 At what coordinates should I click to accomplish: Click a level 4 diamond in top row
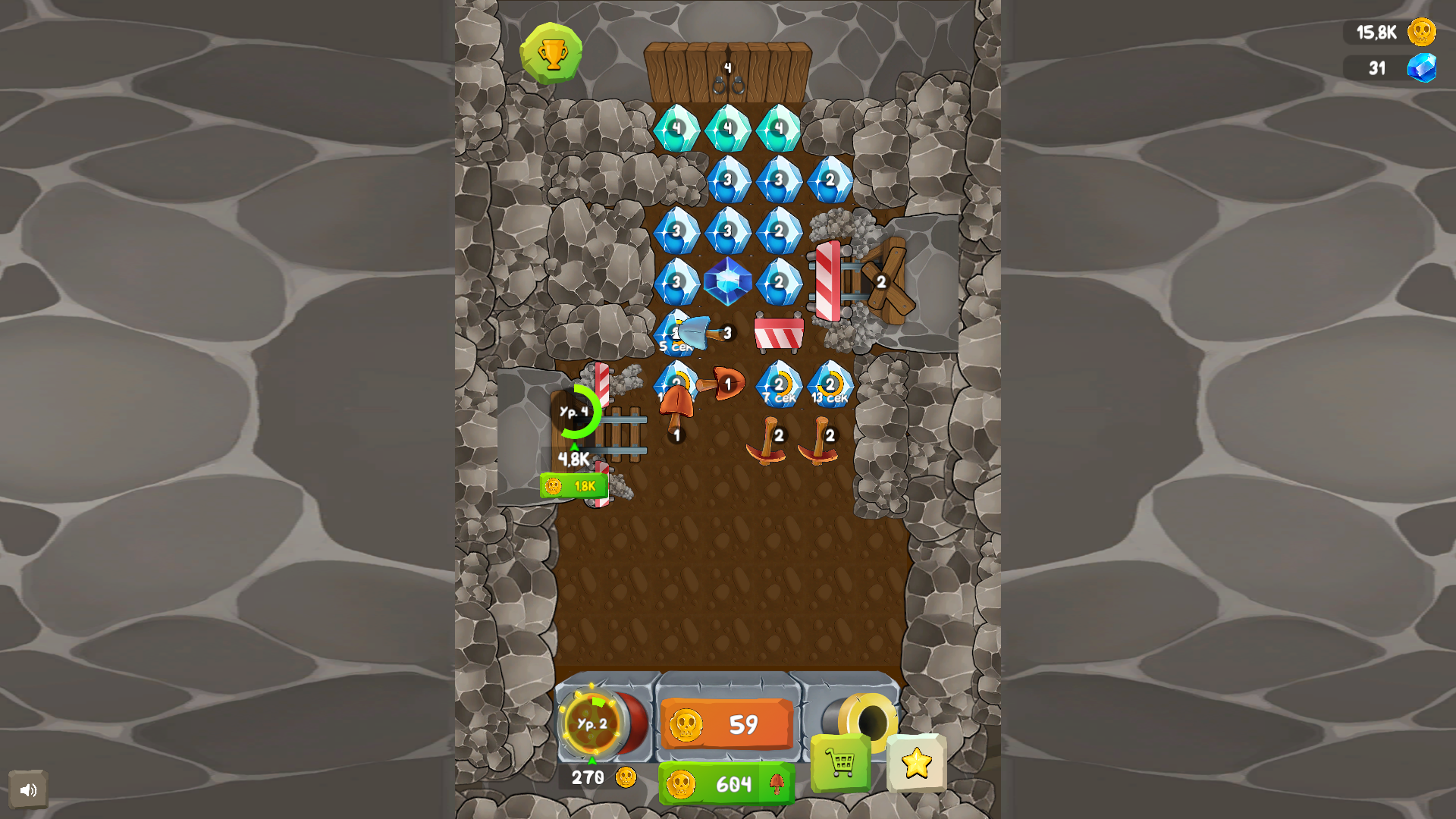677,128
